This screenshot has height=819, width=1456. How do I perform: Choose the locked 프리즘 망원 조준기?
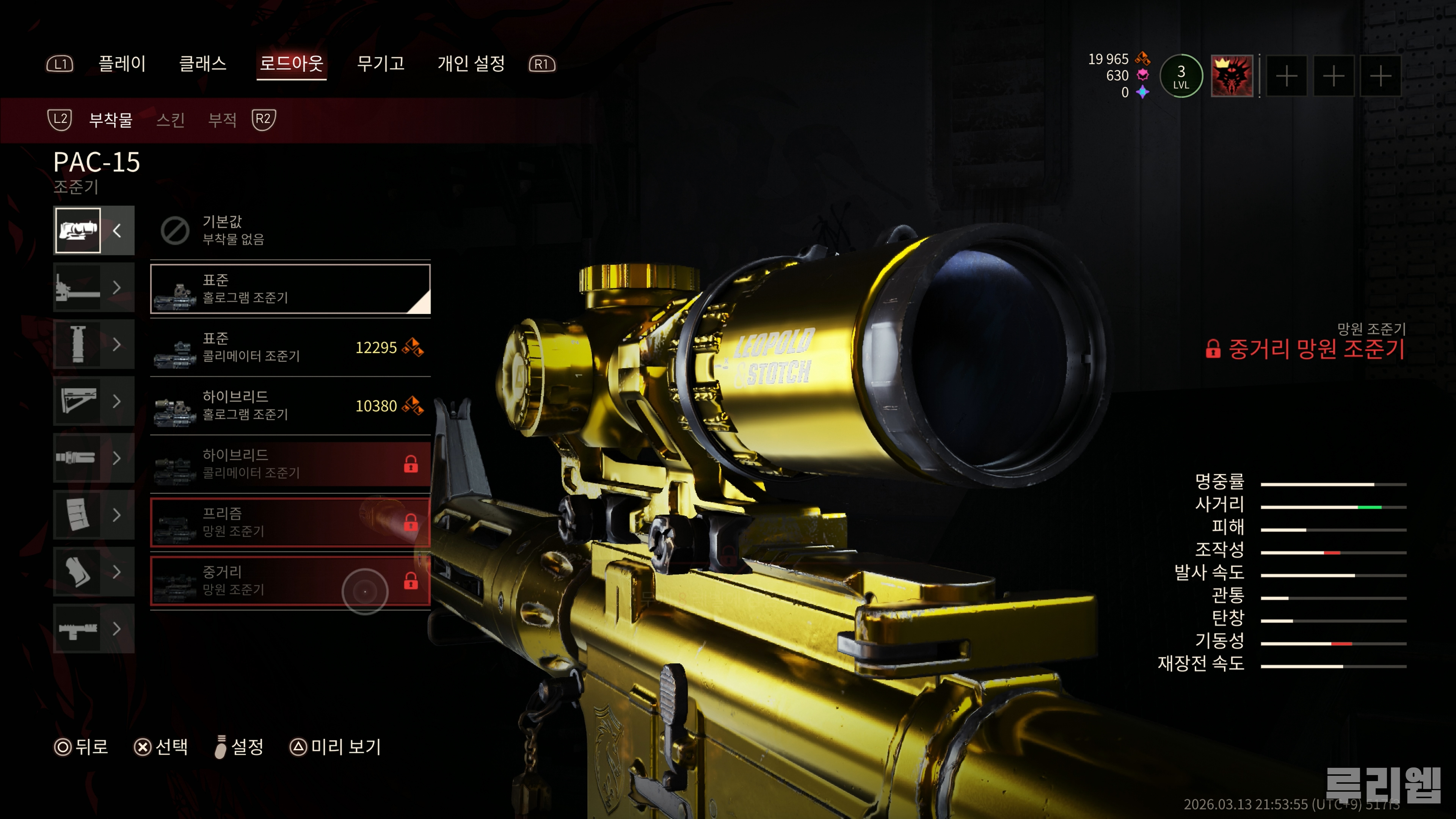click(x=289, y=522)
